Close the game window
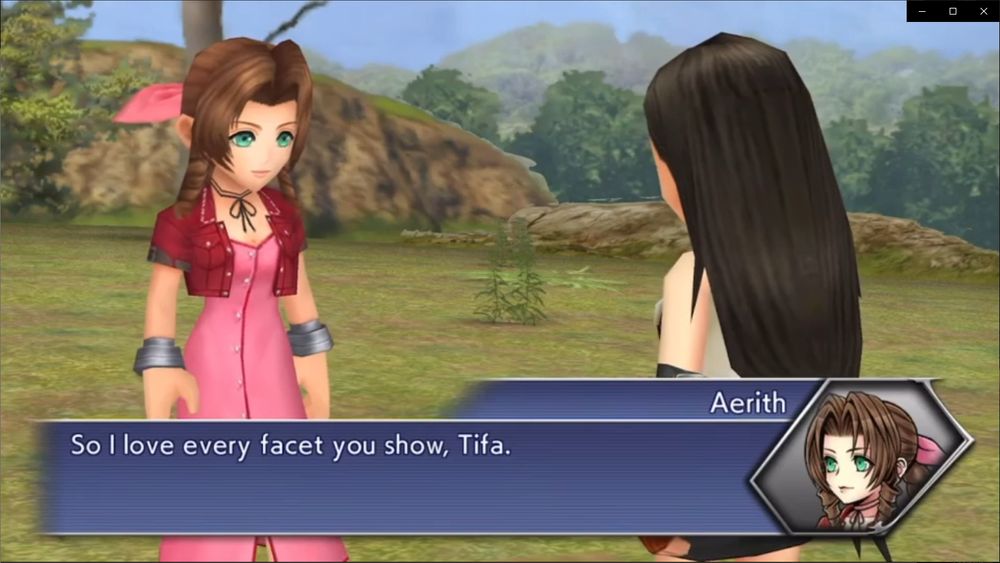 pos(983,11)
